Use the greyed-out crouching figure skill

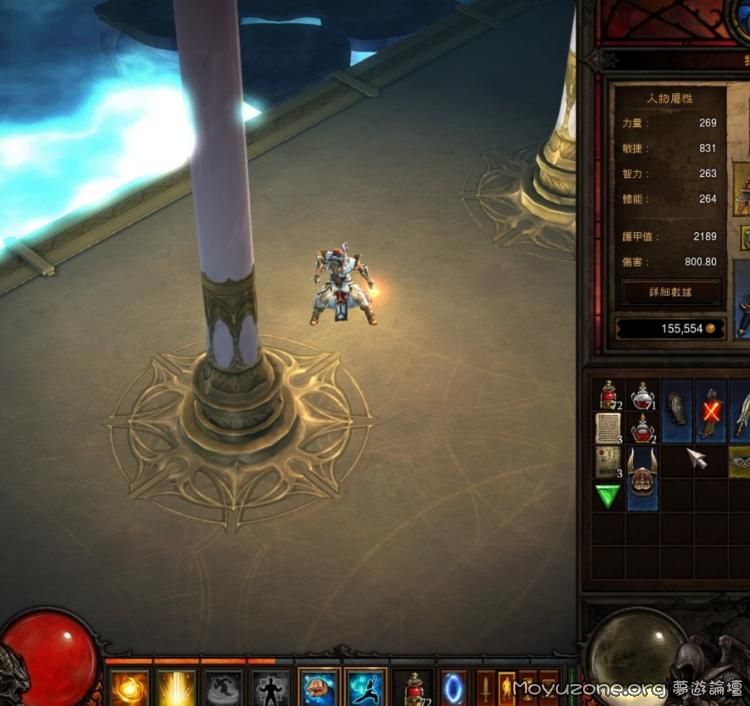tap(224, 689)
